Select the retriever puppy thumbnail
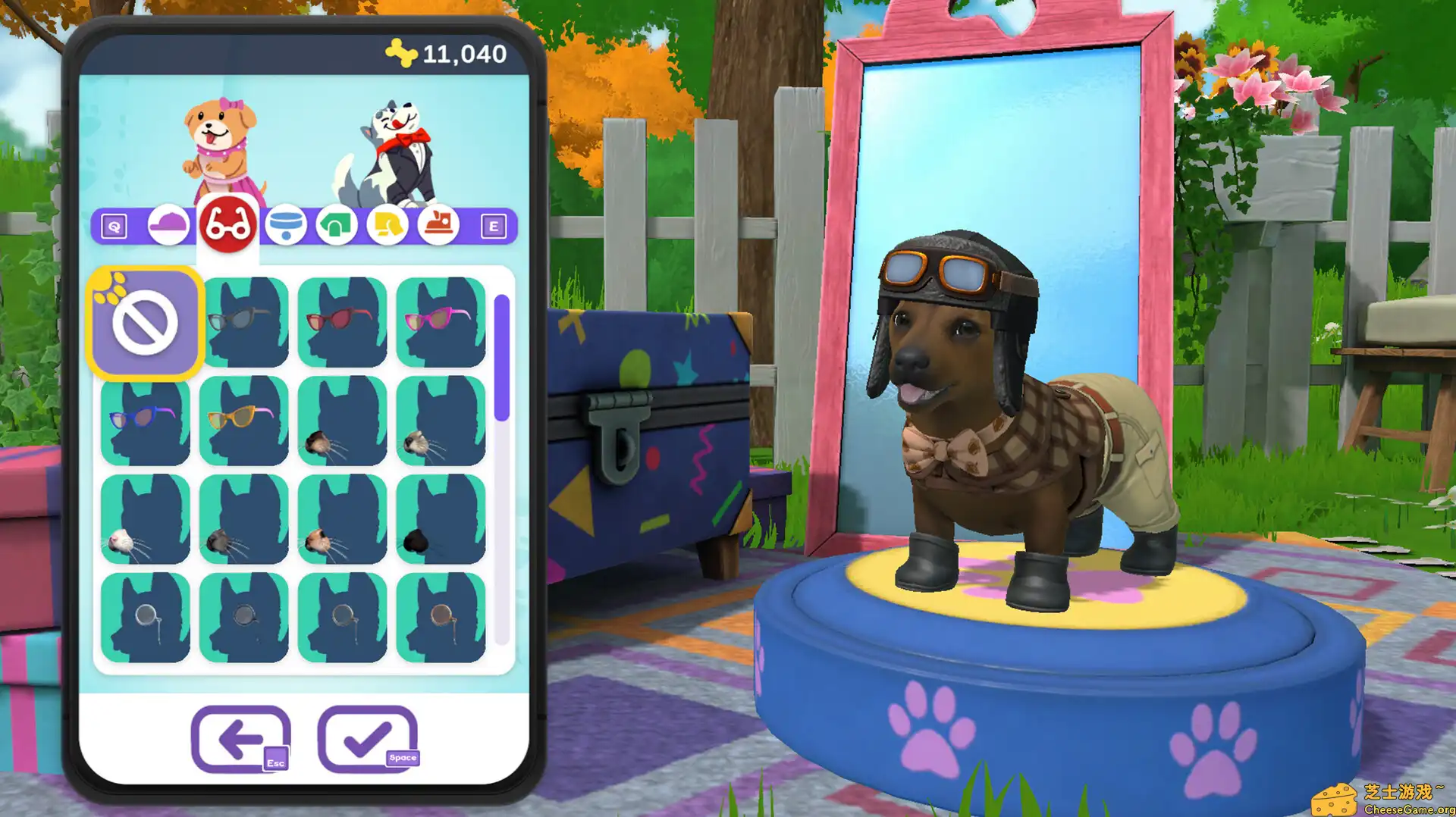The width and height of the screenshot is (1456, 817). (220, 144)
